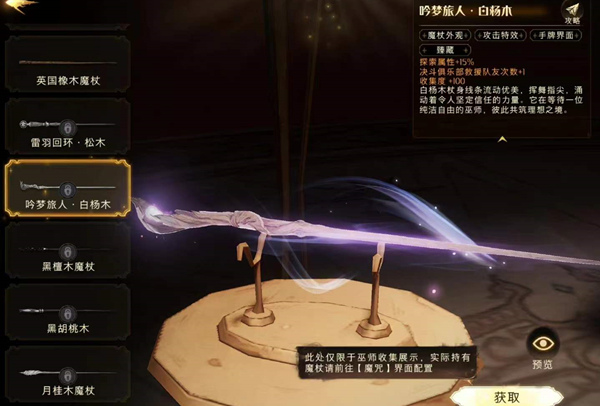Open the 攻略 guide icon
600x406 pixels.
572,12
